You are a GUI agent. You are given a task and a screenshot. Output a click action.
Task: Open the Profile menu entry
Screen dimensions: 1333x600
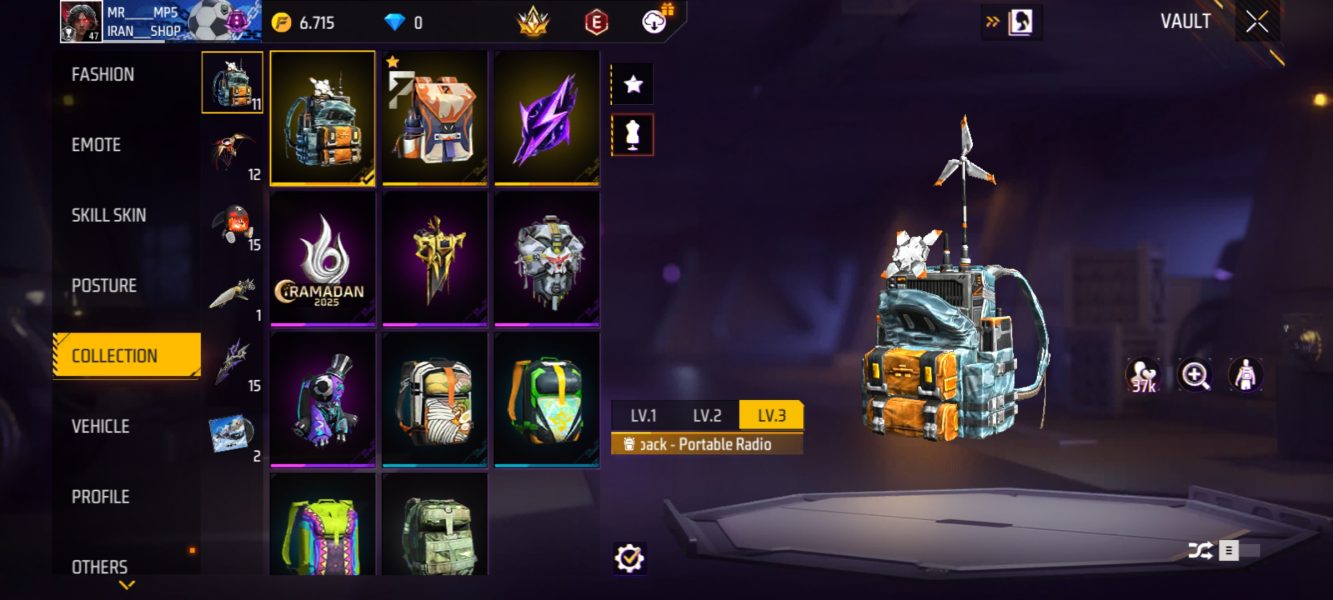100,497
